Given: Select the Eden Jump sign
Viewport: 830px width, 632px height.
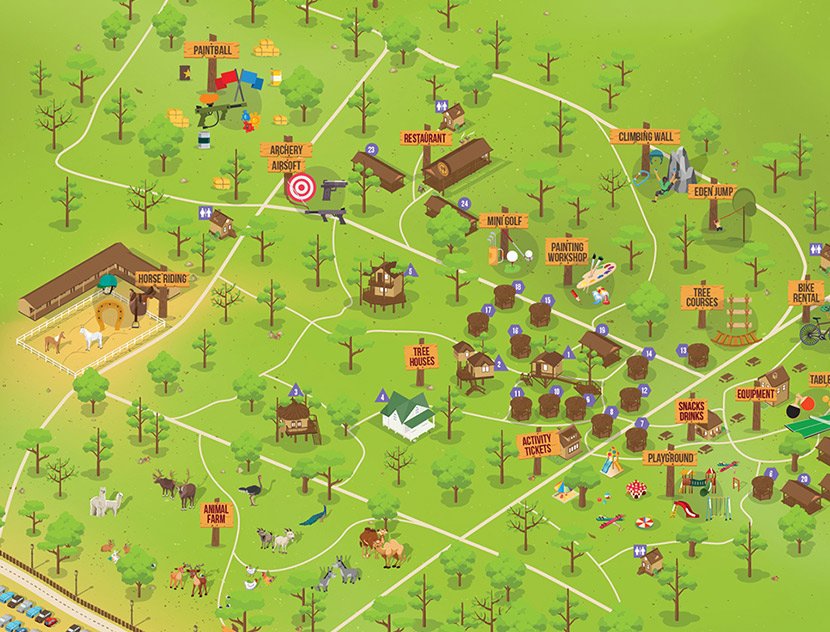Looking at the screenshot, I should tap(715, 191).
